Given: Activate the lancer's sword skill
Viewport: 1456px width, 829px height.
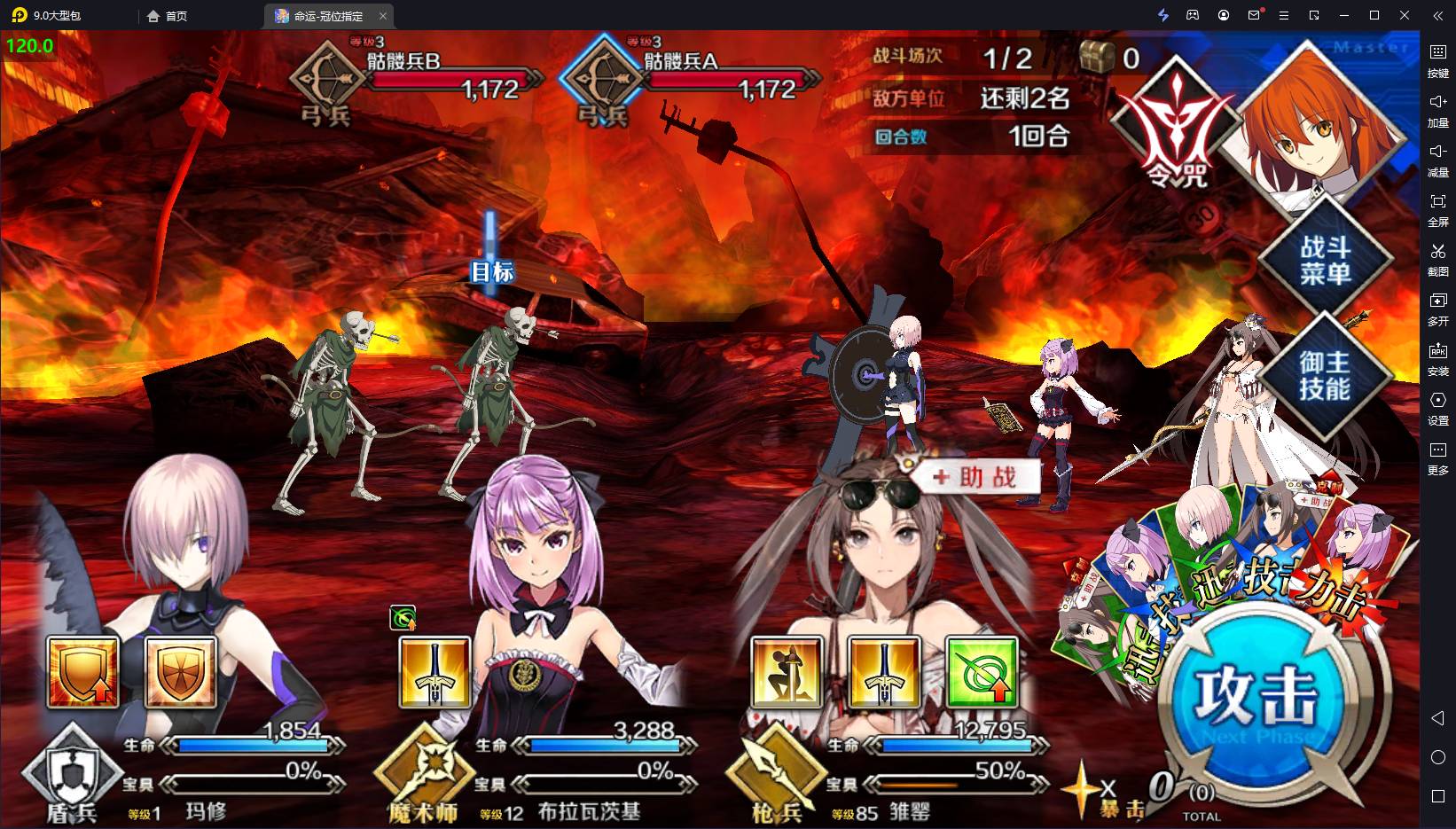Looking at the screenshot, I should point(884,673).
